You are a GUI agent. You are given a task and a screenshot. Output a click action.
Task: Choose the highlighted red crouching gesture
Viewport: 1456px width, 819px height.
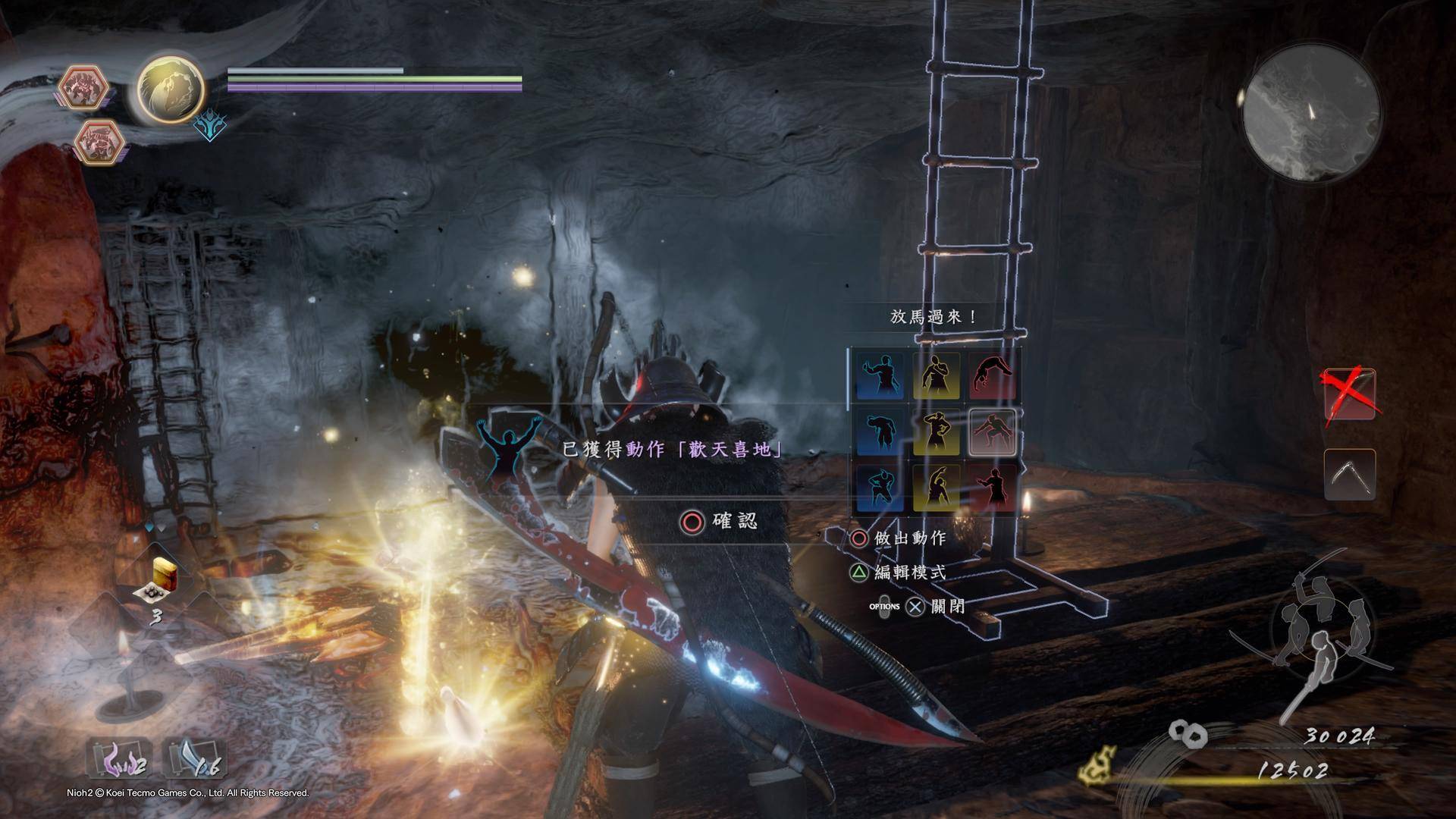tap(993, 433)
